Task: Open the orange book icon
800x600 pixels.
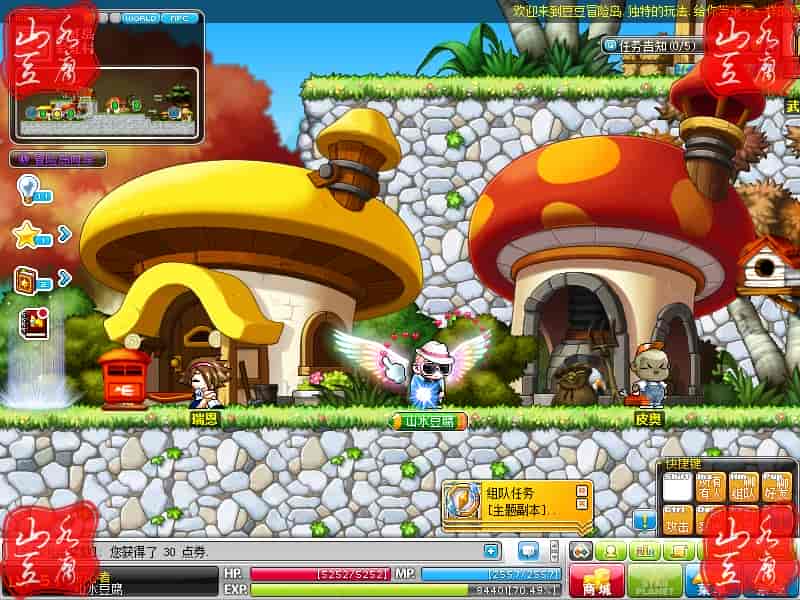Action: (x=29, y=279)
